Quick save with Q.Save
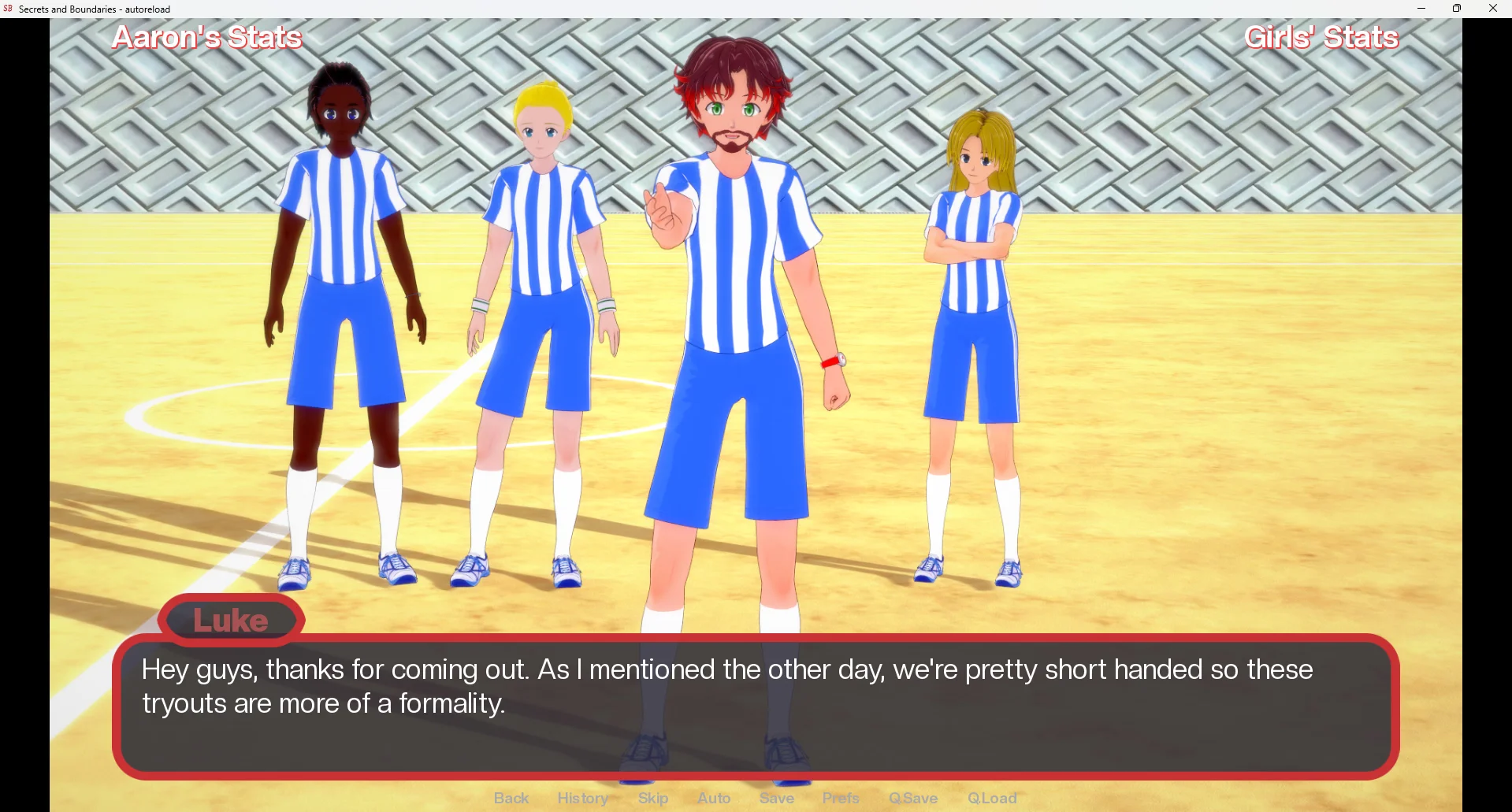This screenshot has width=1512, height=812. 913,798
